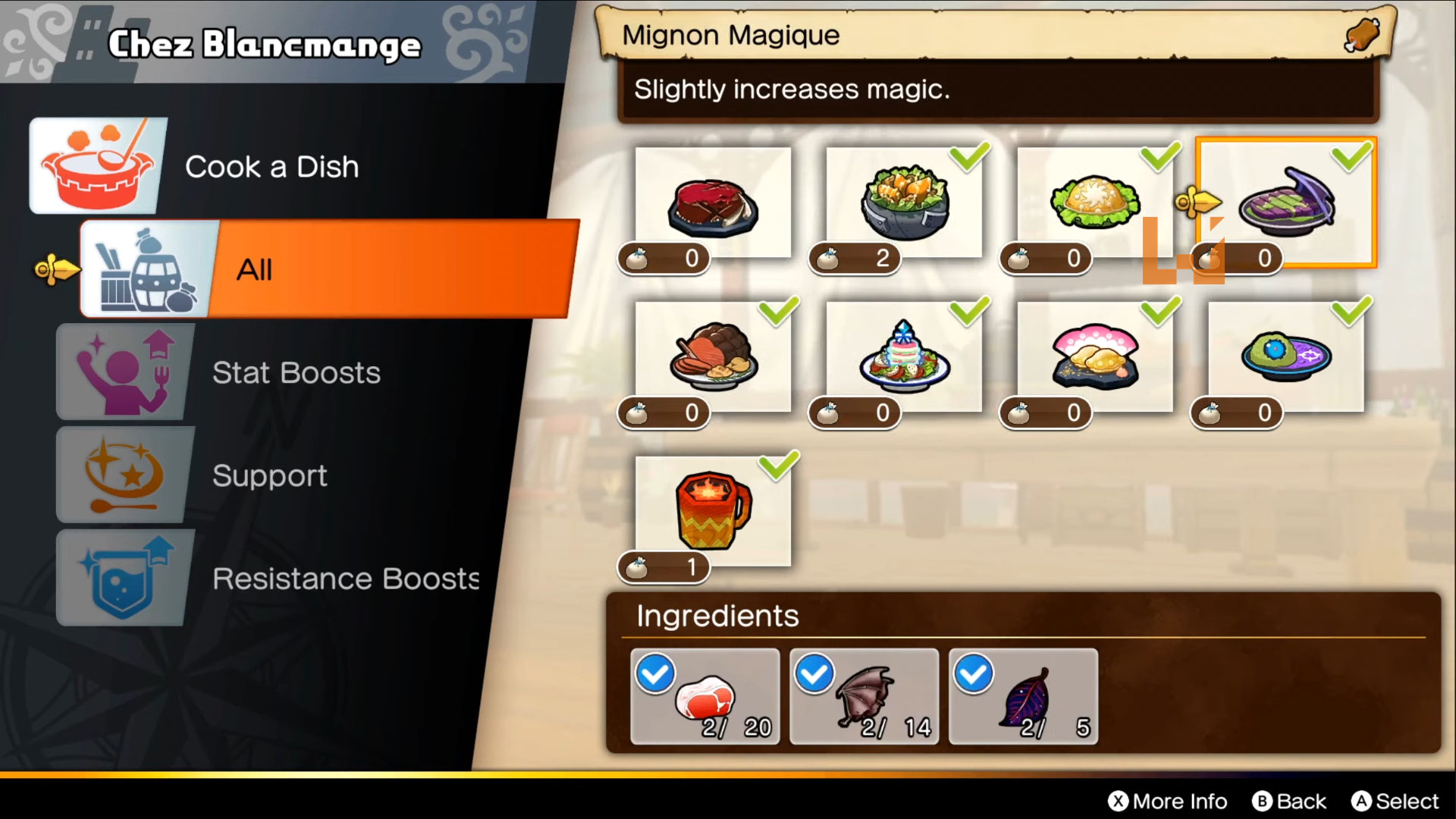Select the green and purple plate dish
Image resolution: width=1456 pixels, height=819 pixels.
[x=1286, y=356]
